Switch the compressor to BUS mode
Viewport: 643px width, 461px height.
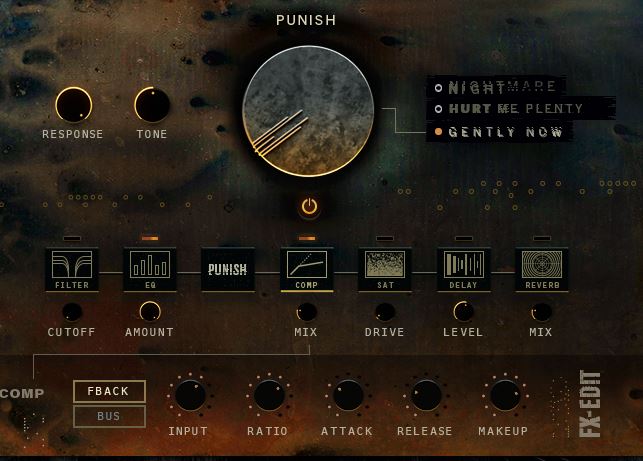coord(109,416)
